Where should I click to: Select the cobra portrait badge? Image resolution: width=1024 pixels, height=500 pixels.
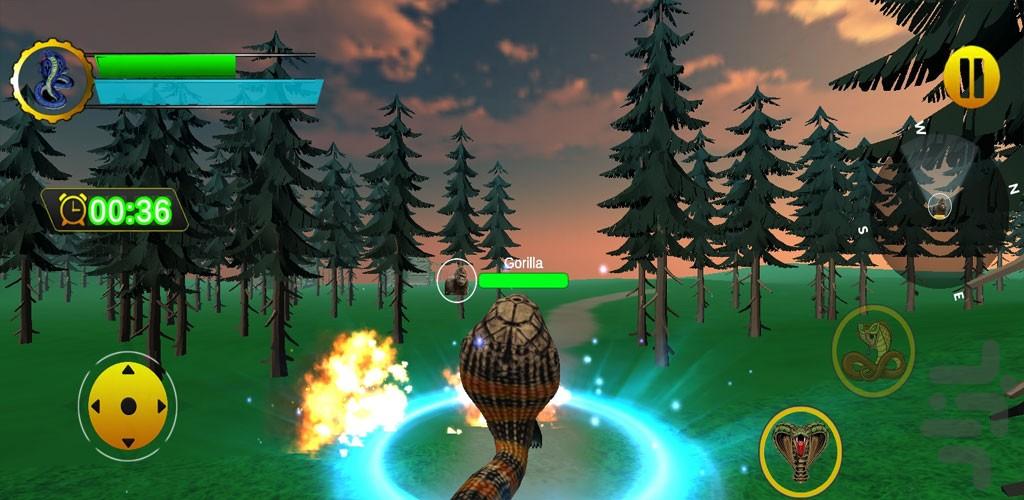[x=51, y=81]
